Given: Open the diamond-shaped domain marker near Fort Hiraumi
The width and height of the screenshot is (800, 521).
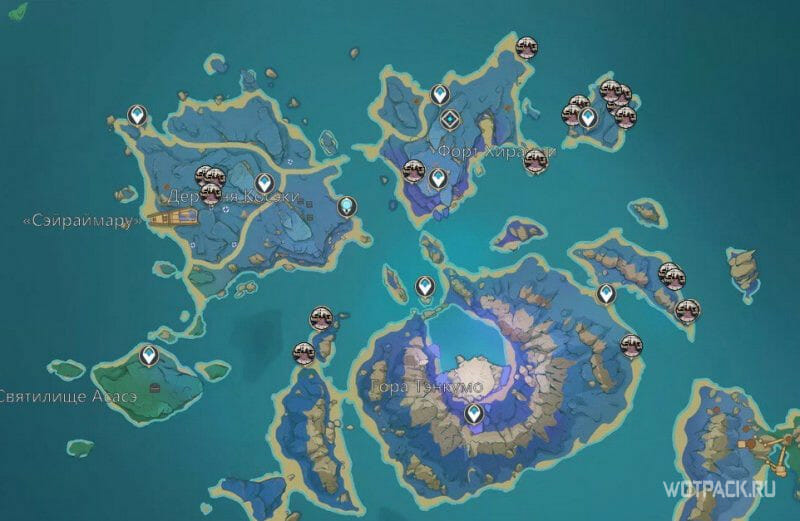Looking at the screenshot, I should (450, 120).
